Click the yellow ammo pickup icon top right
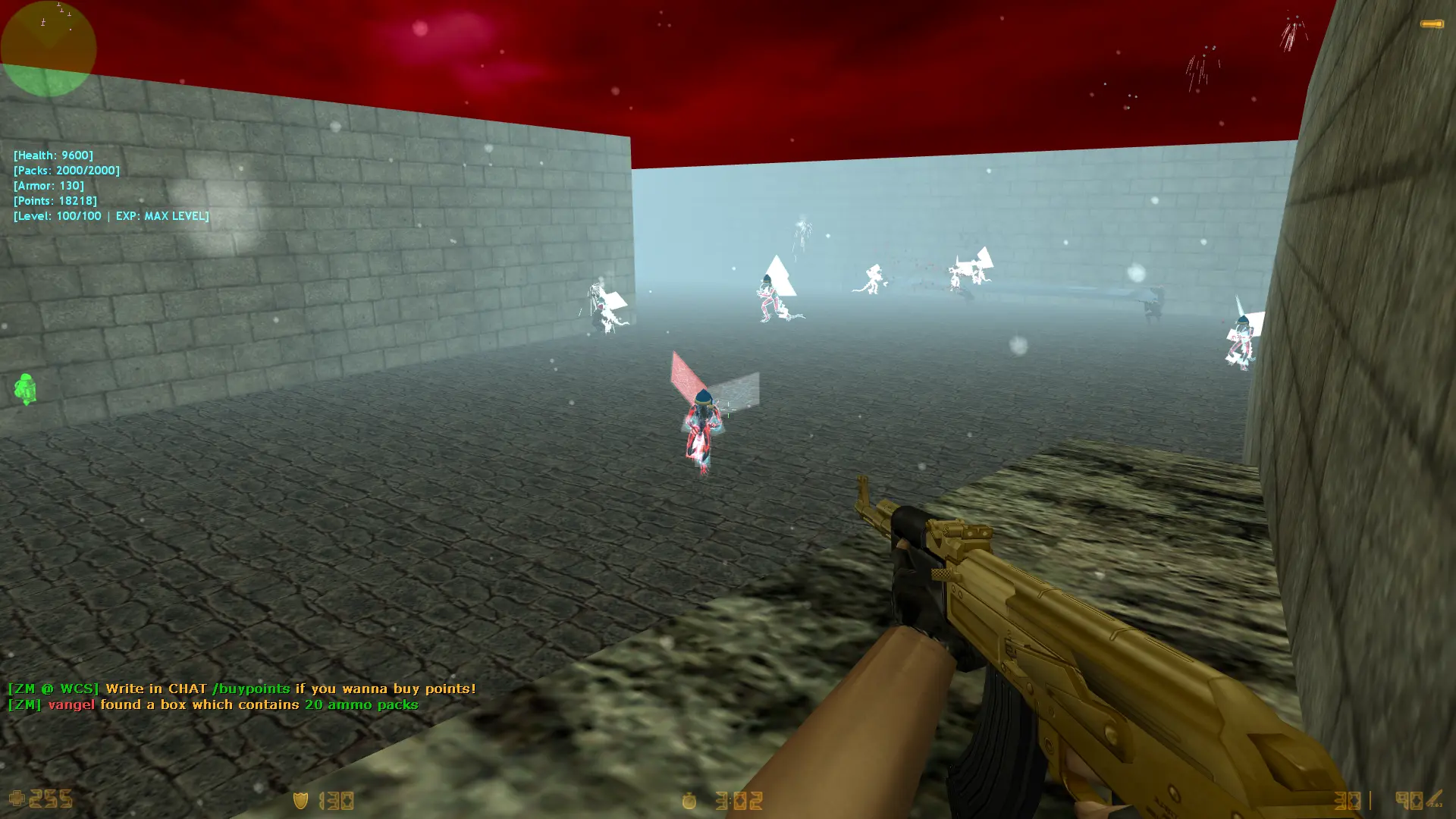Viewport: 1456px width, 819px height. click(x=1430, y=24)
